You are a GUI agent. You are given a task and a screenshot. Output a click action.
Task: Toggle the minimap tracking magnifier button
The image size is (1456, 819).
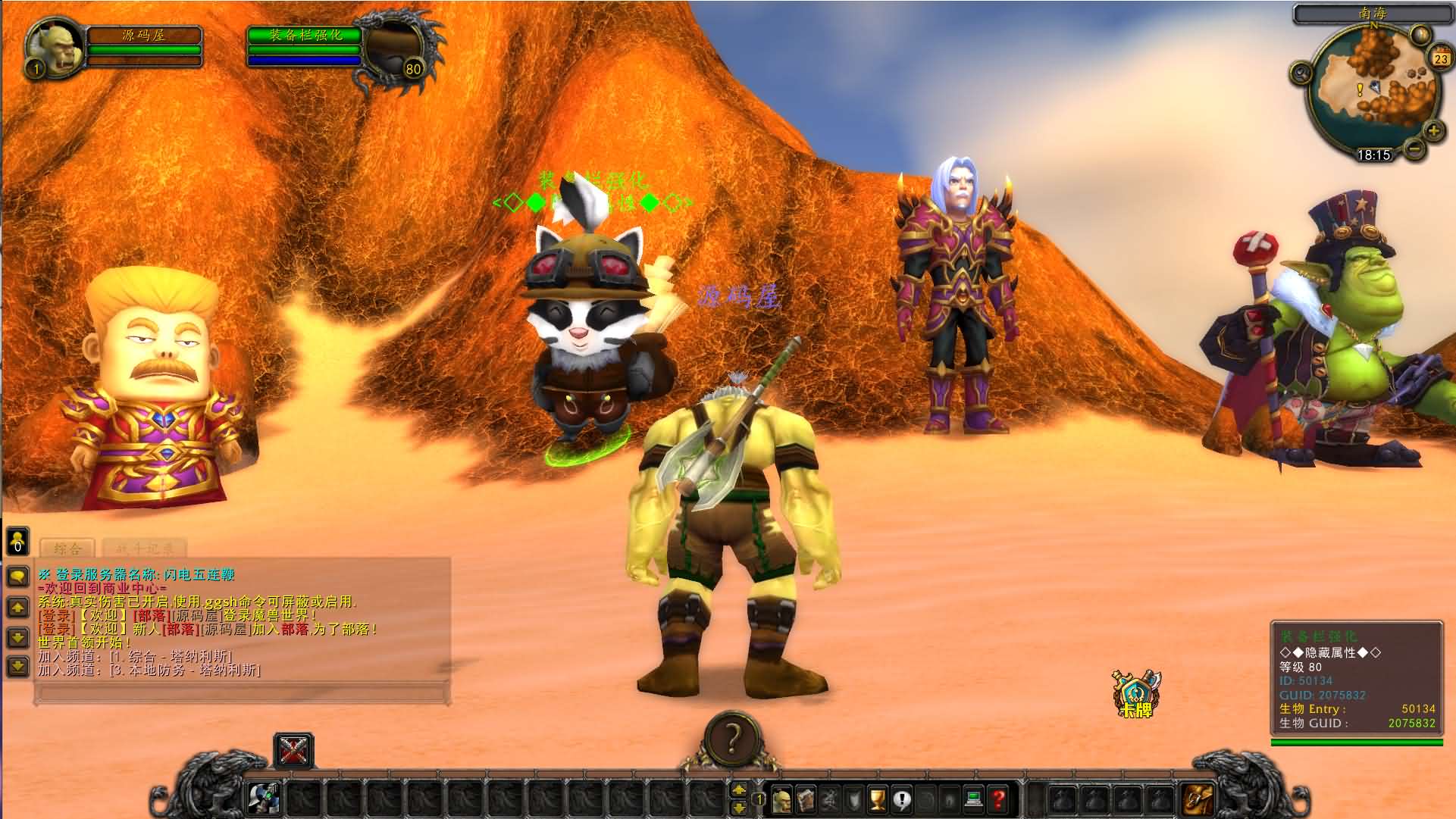tap(1302, 73)
